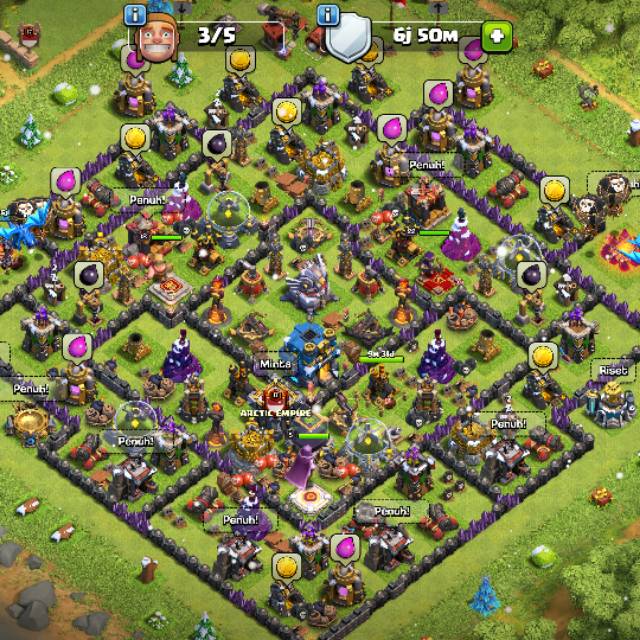
Task: Open the builder info button
Action: point(135,14)
